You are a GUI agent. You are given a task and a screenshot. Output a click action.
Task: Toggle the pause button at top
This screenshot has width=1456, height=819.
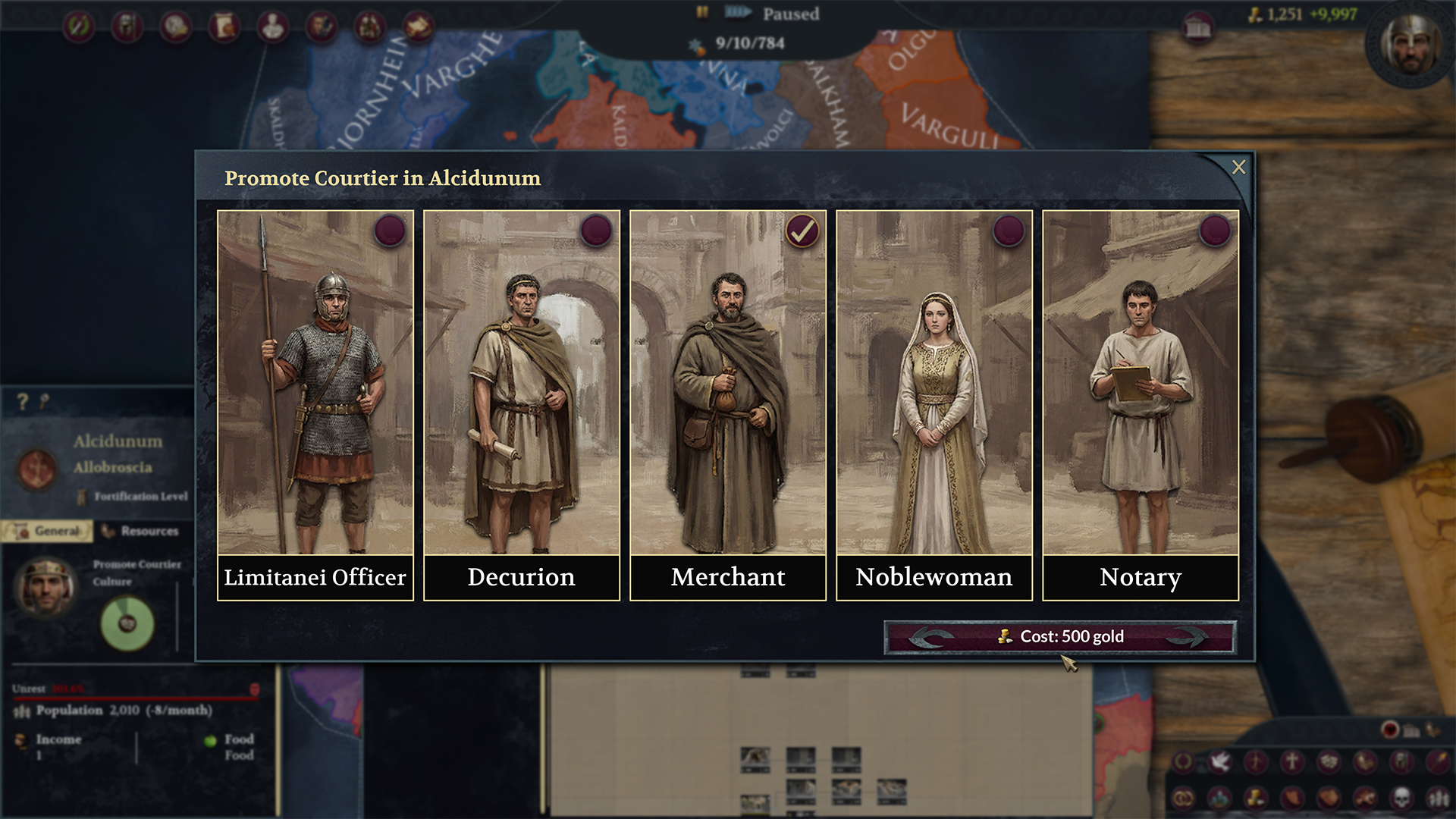[x=702, y=13]
